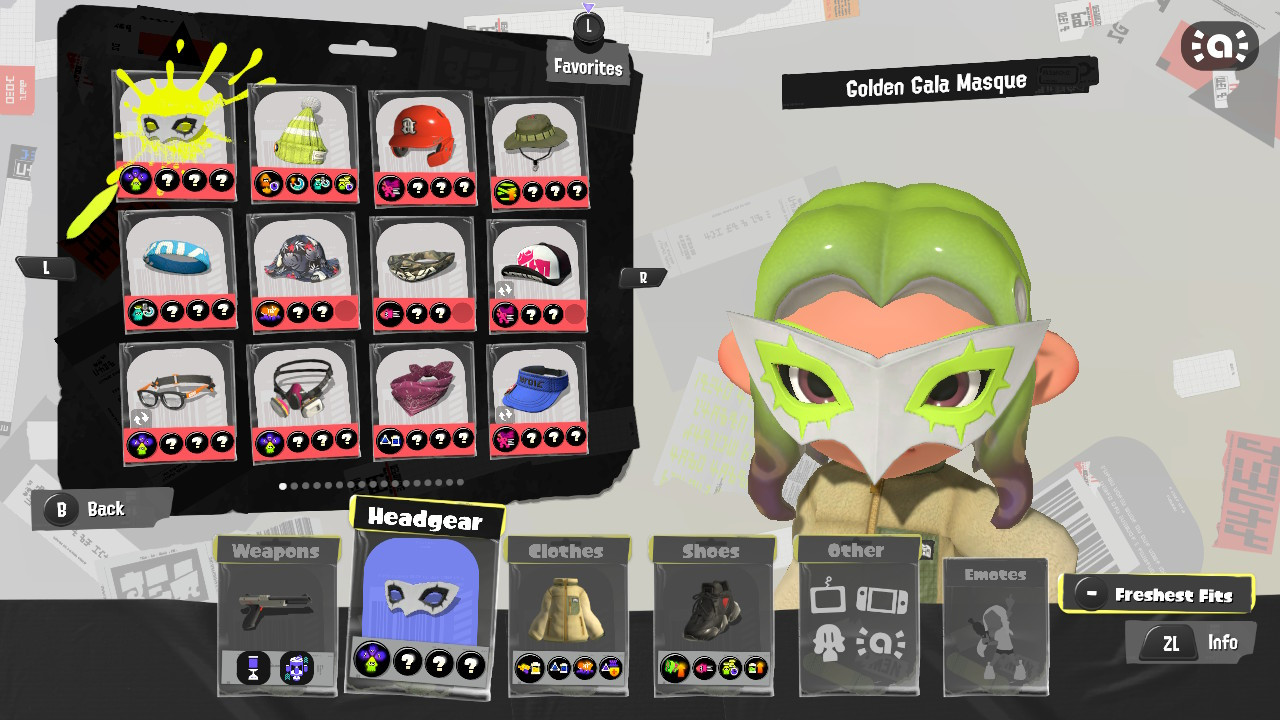Click the R arrow to view next gear page
Viewport: 1280px width, 720px height.
pos(643,277)
